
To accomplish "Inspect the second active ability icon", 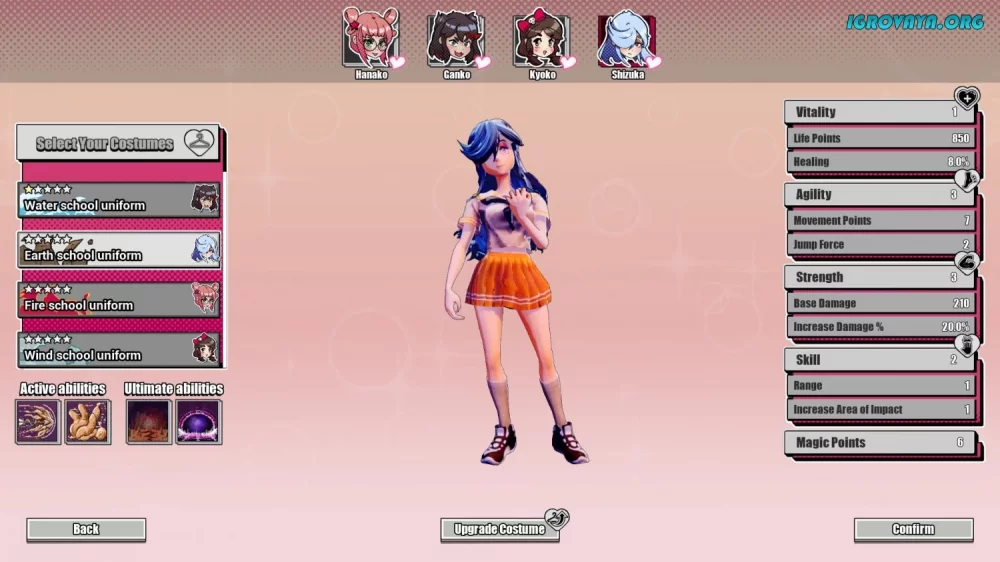I will 88,421.
